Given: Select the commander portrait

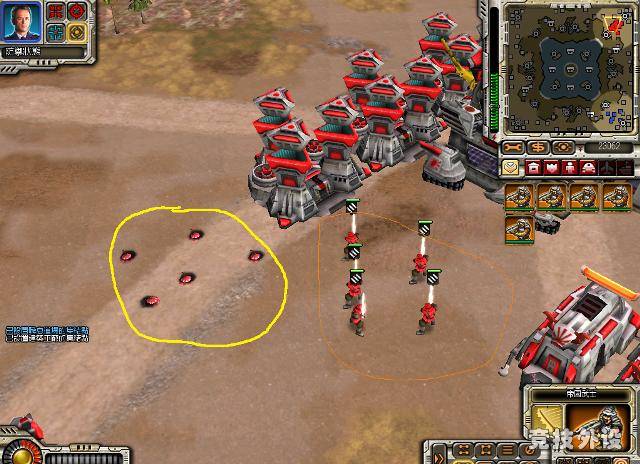Looking at the screenshot, I should [22, 21].
